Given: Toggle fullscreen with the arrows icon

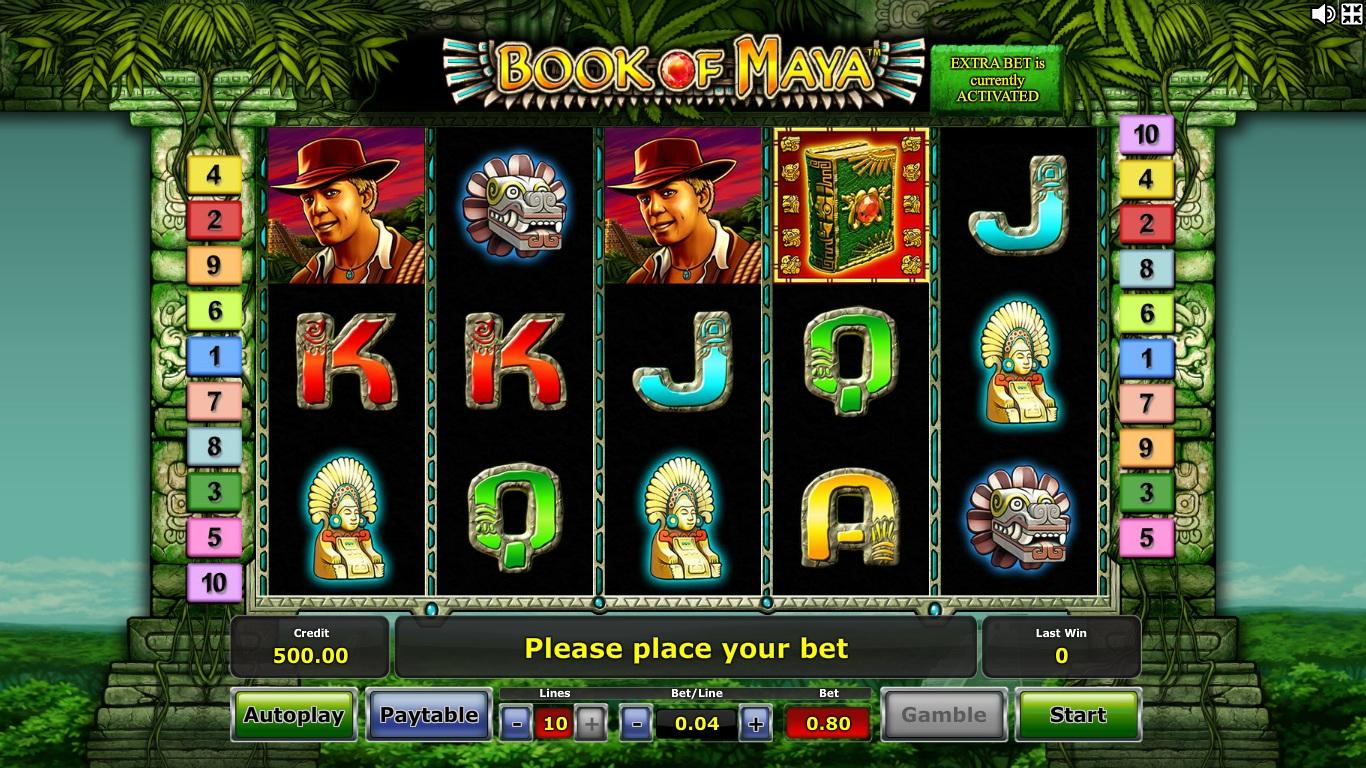Looking at the screenshot, I should click(x=1351, y=14).
